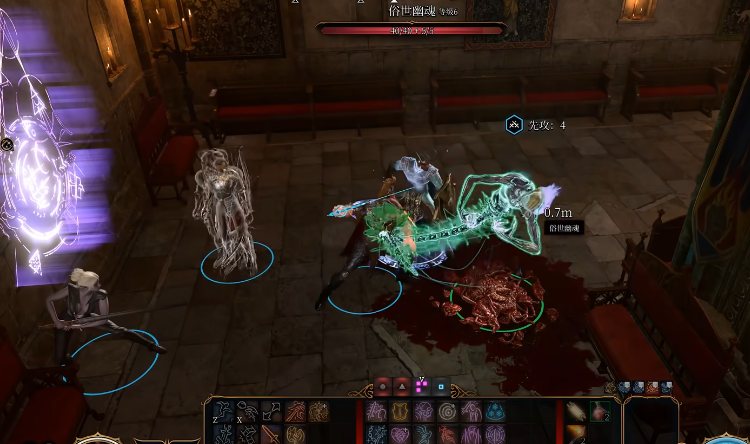Cast the pink heart spell icon

399,435
